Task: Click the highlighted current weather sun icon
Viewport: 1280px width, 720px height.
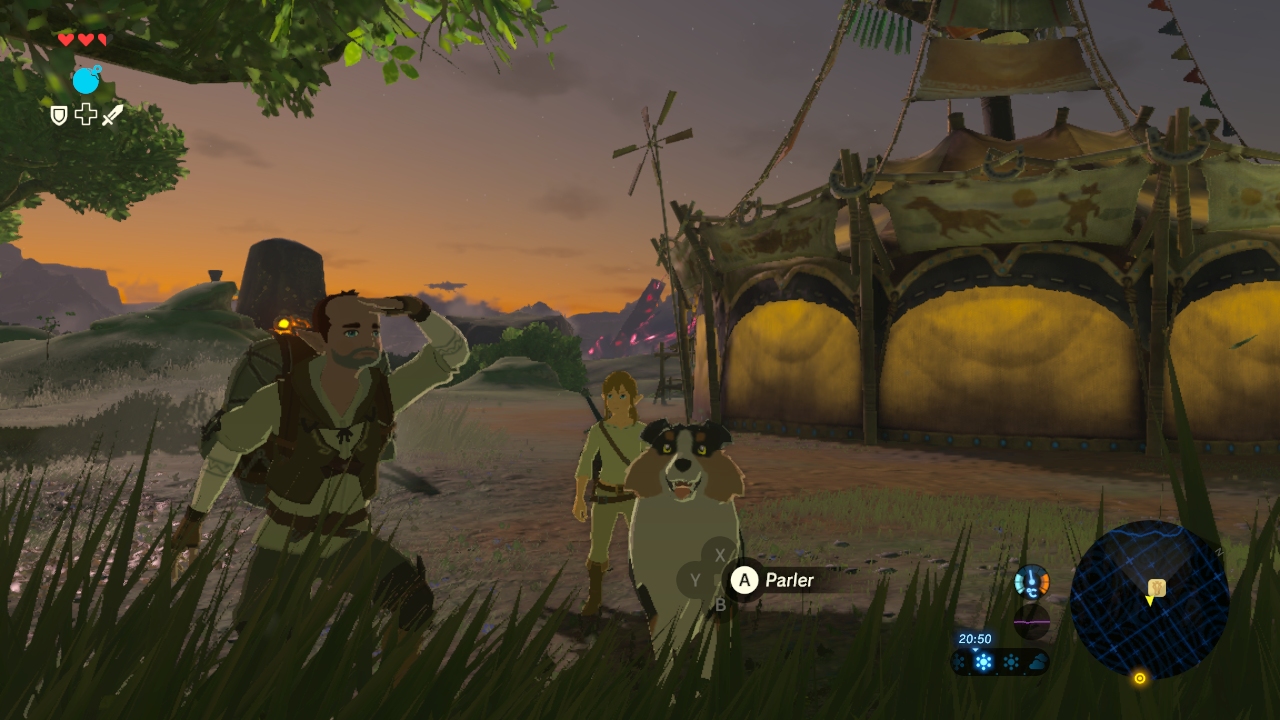Action: (x=984, y=662)
